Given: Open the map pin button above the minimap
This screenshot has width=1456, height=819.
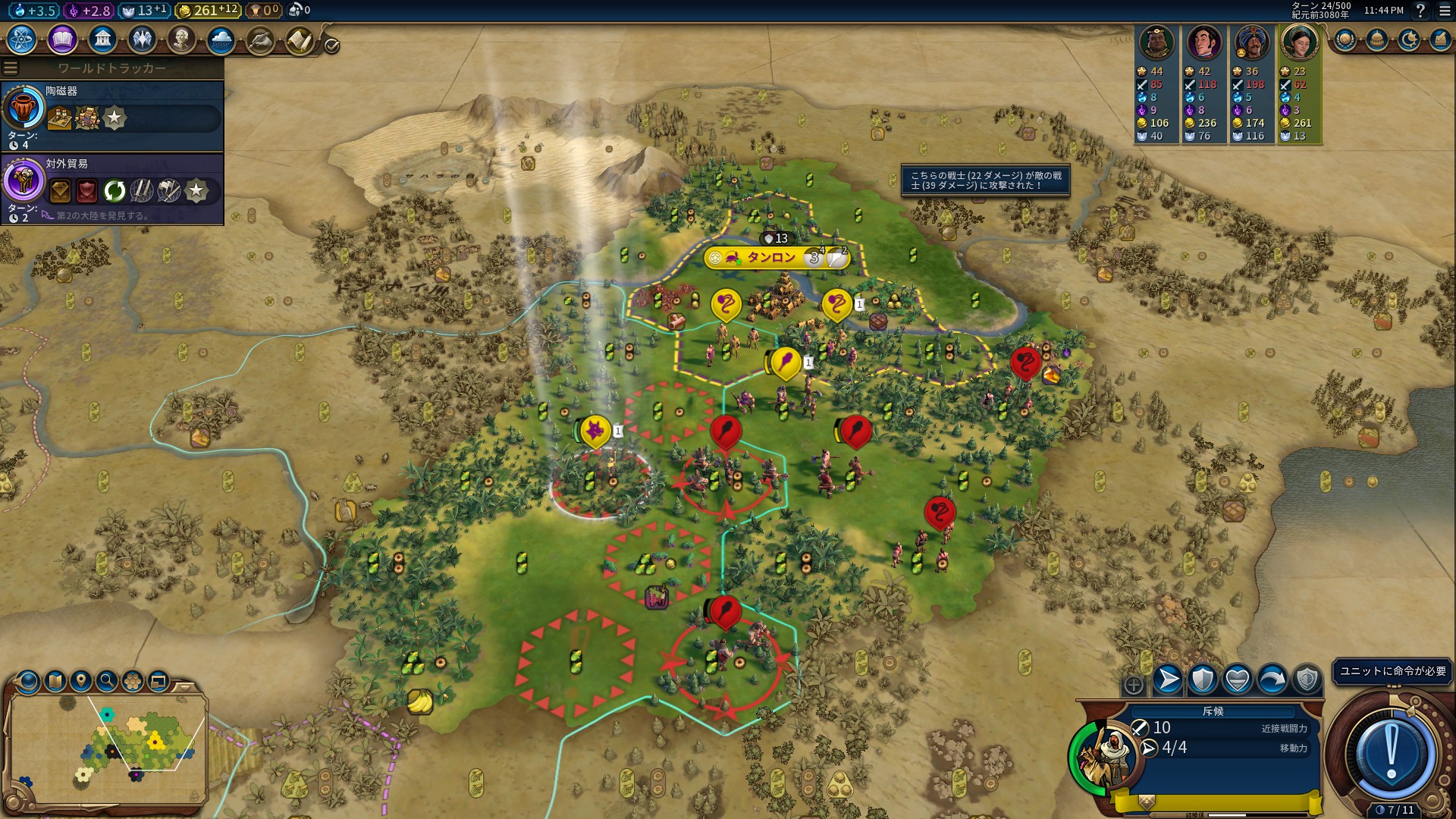Looking at the screenshot, I should (81, 681).
